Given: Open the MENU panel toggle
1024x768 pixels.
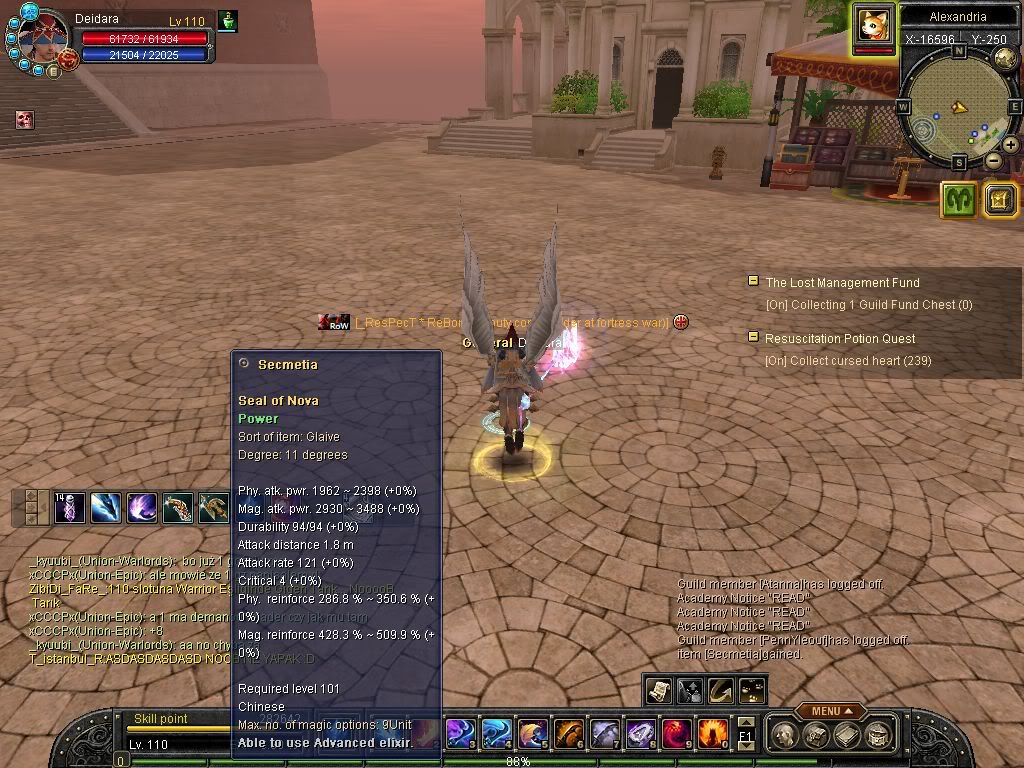Looking at the screenshot, I should [x=830, y=711].
